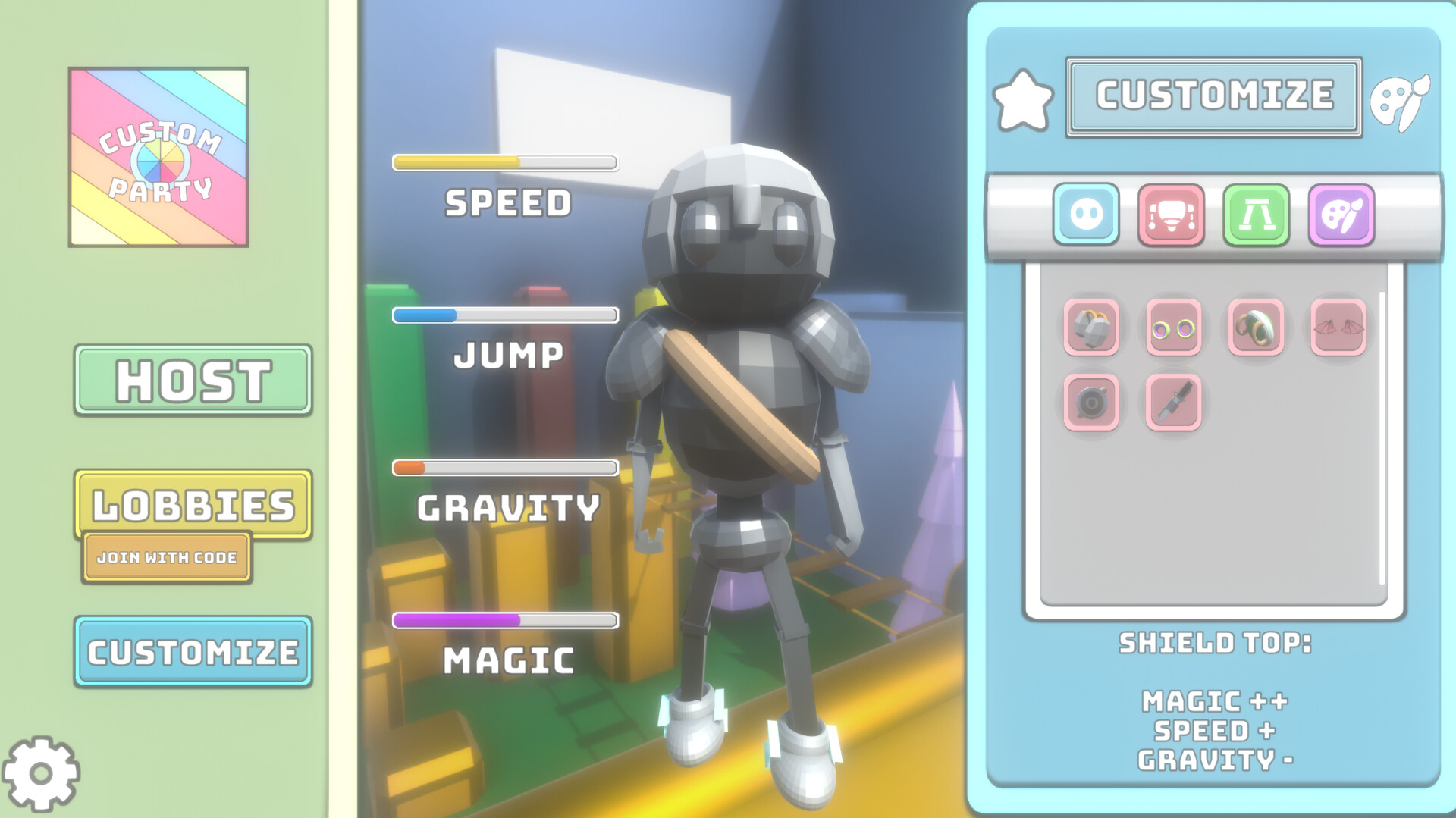
Task: Click the yellow SPEED stat bar
Action: pyautogui.click(x=504, y=161)
